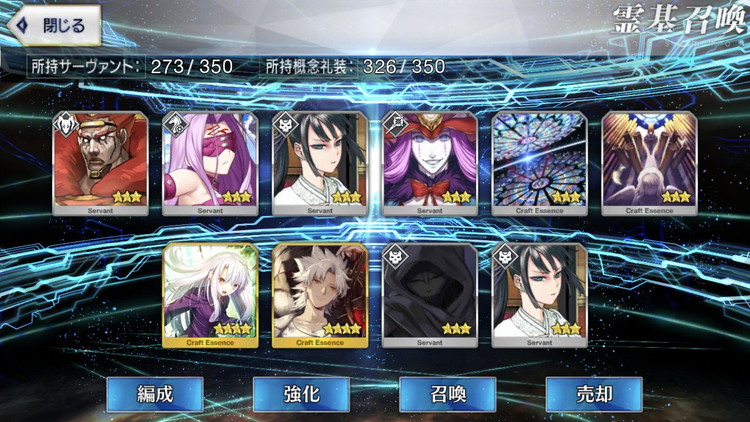Image resolution: width=750 pixels, height=422 pixels.
Task: Tap the 召喚 summon button
Action: (x=448, y=394)
